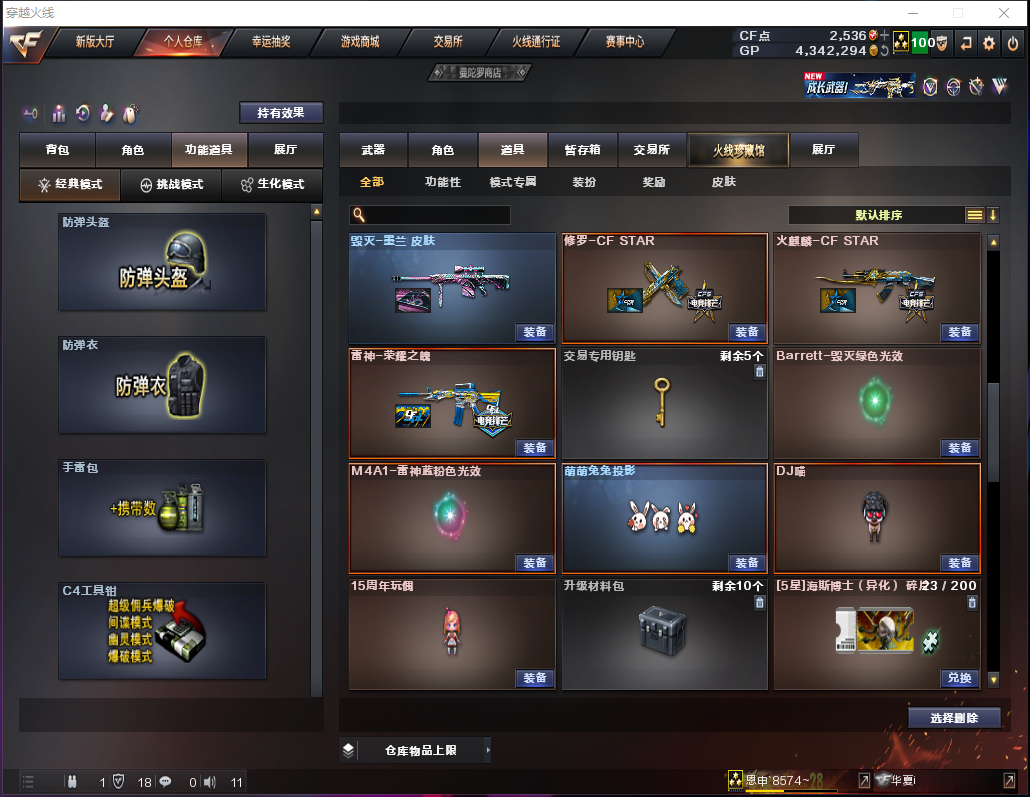Open the 赛事中心 tournament center
Image resolution: width=1030 pixels, height=797 pixels.
[624, 42]
